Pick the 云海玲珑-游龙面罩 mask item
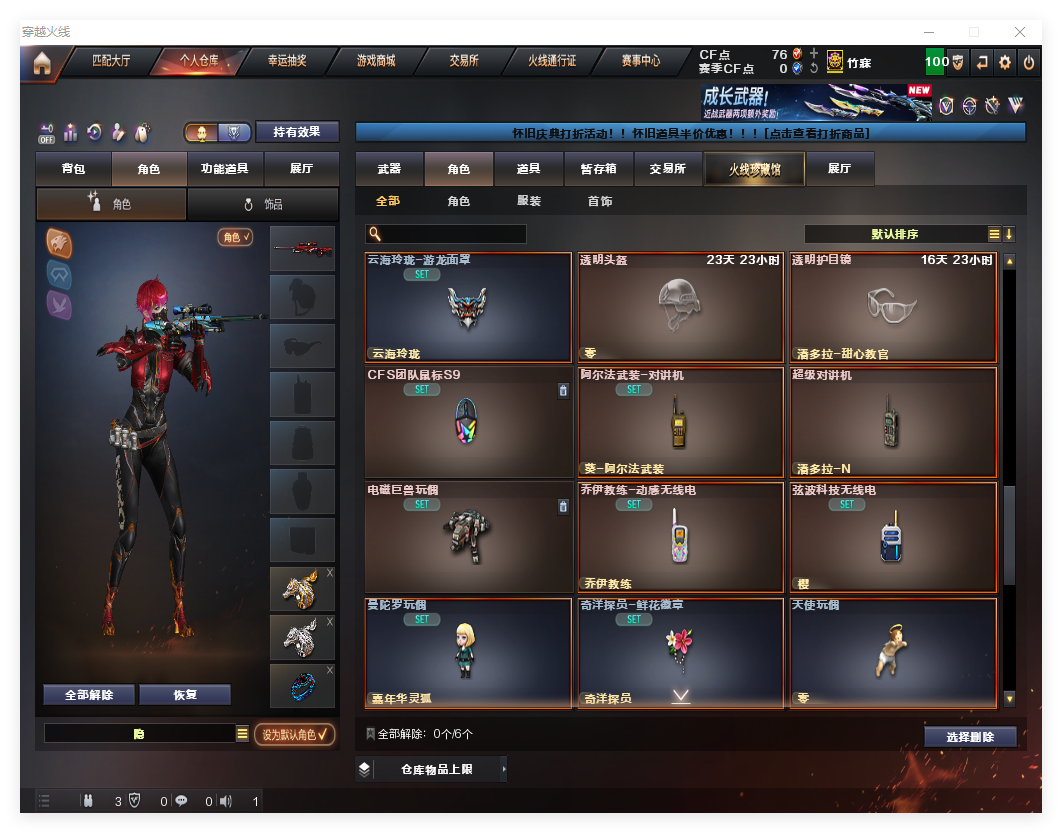The image size is (1062, 833). (468, 307)
